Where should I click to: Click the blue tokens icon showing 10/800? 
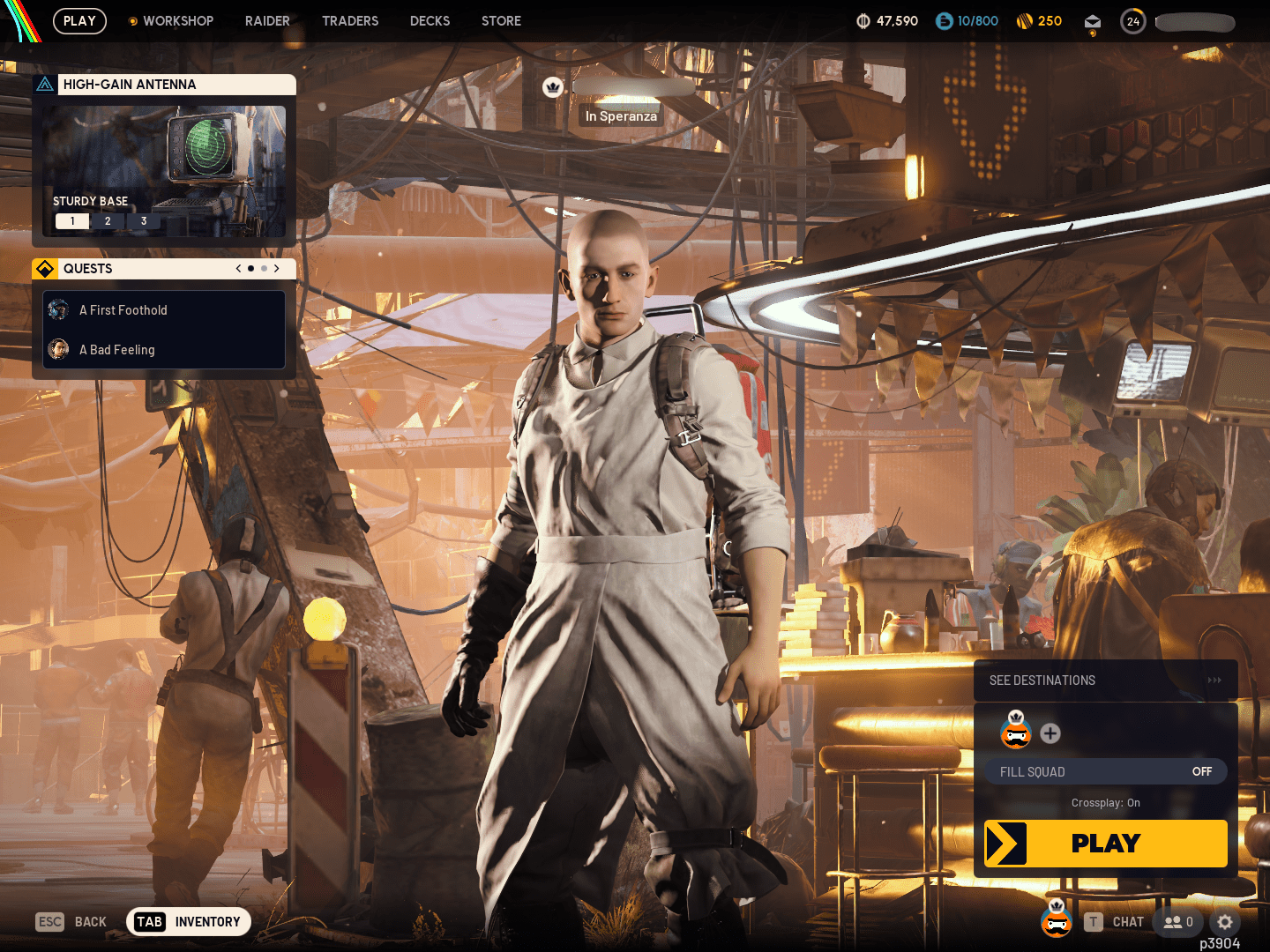(943, 20)
